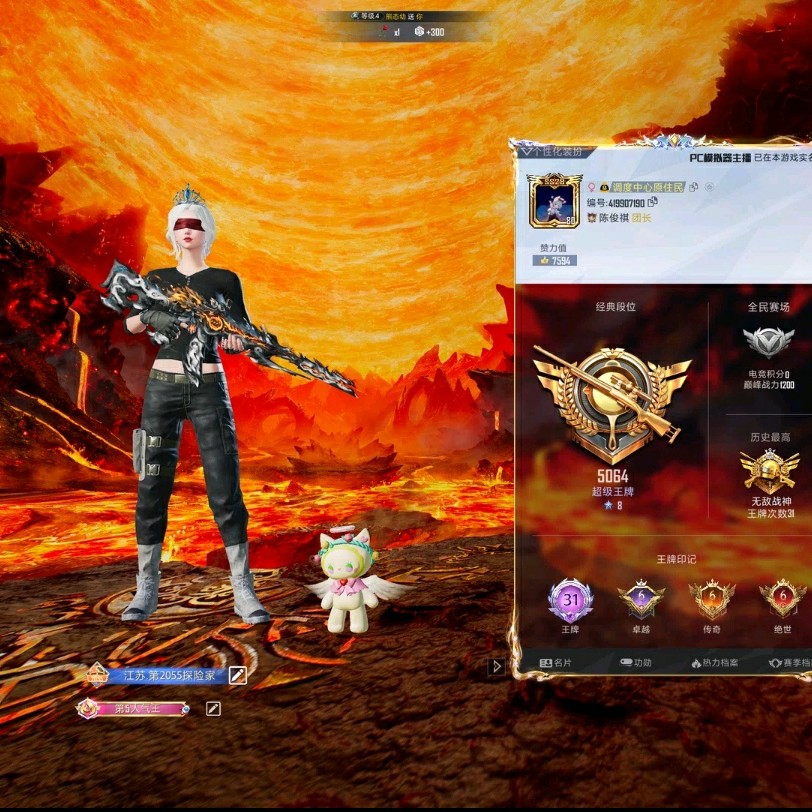812x812 pixels.
Task: Collapse the profile panel with the arrow
Action: [x=497, y=666]
